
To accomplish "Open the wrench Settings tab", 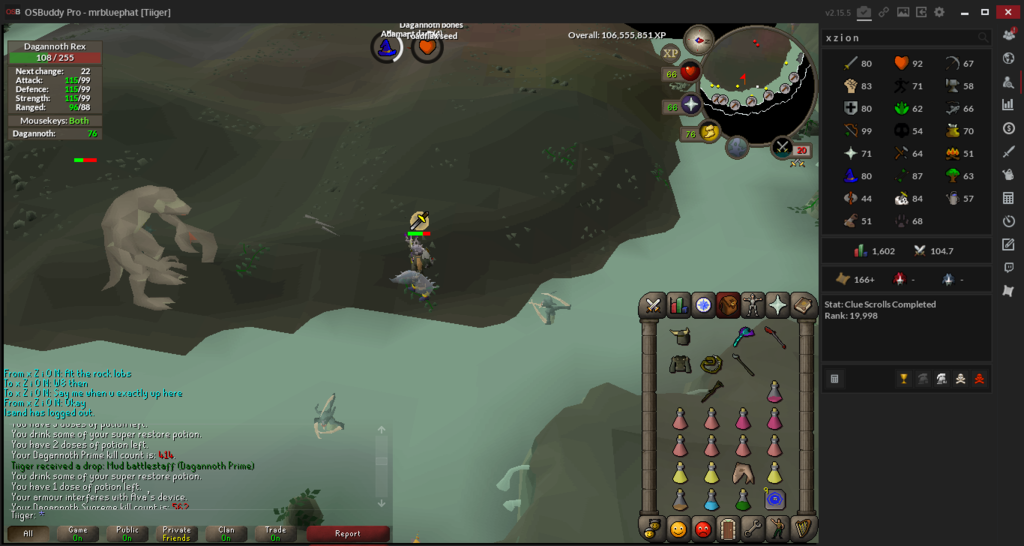I will tap(753, 528).
